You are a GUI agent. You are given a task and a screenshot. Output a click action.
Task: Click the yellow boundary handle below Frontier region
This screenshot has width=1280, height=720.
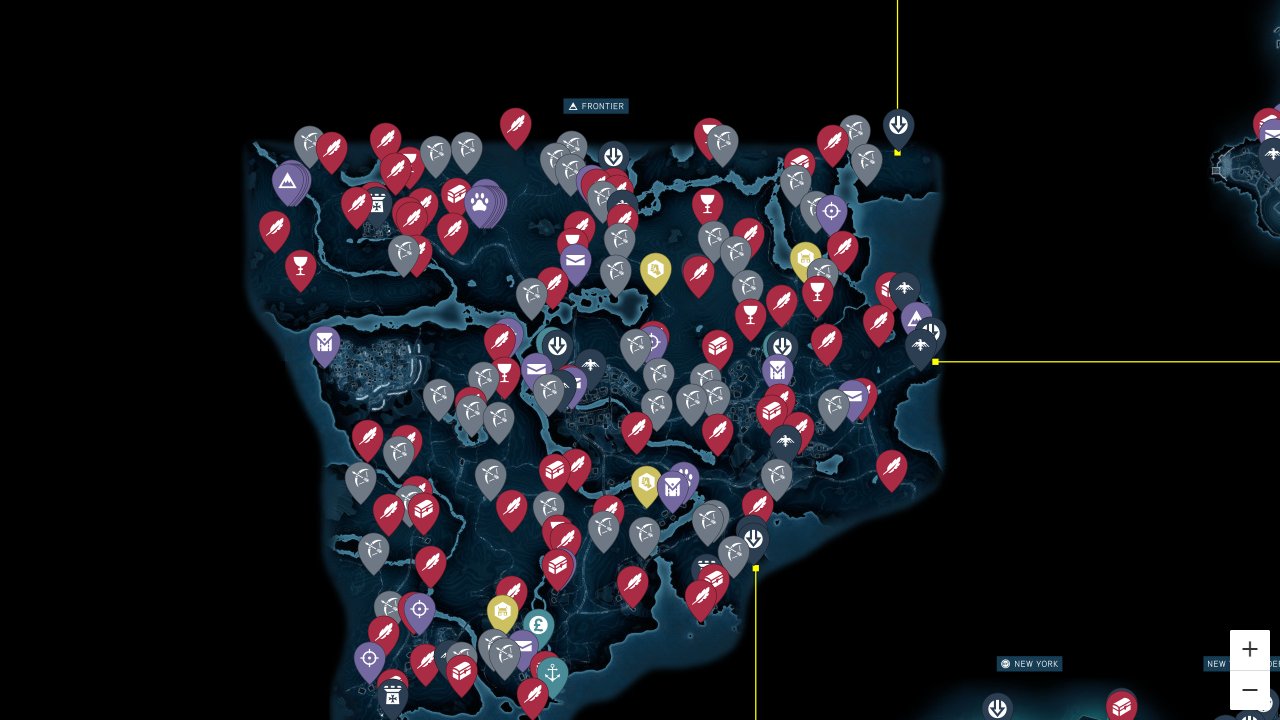coord(756,568)
